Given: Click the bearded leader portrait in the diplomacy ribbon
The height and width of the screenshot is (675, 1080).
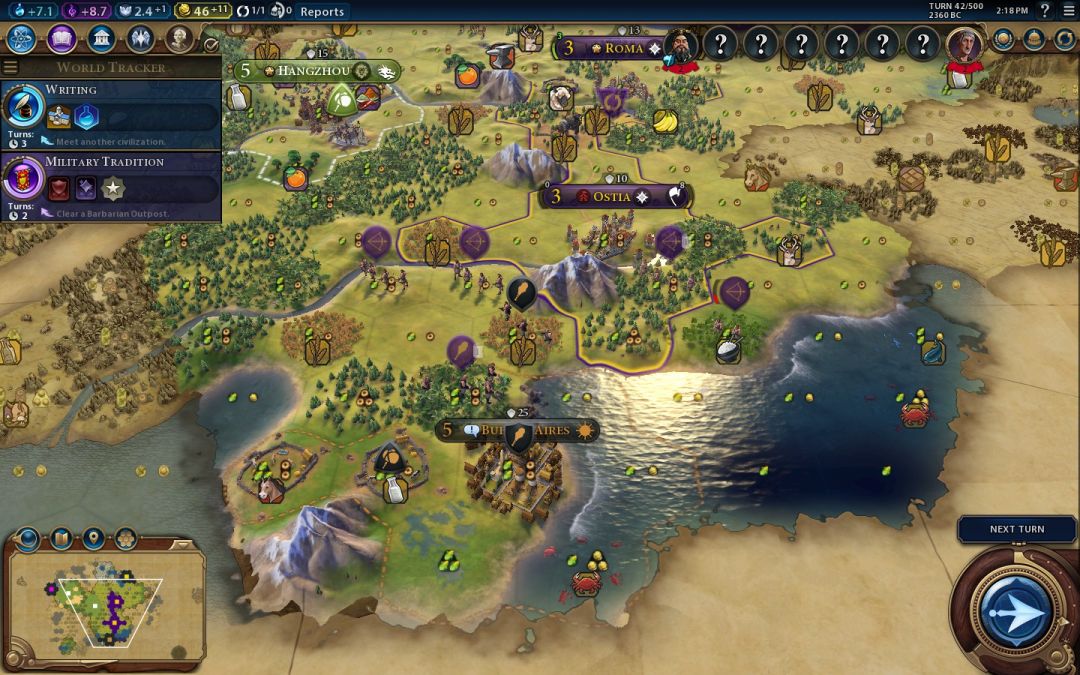Looking at the screenshot, I should 682,46.
